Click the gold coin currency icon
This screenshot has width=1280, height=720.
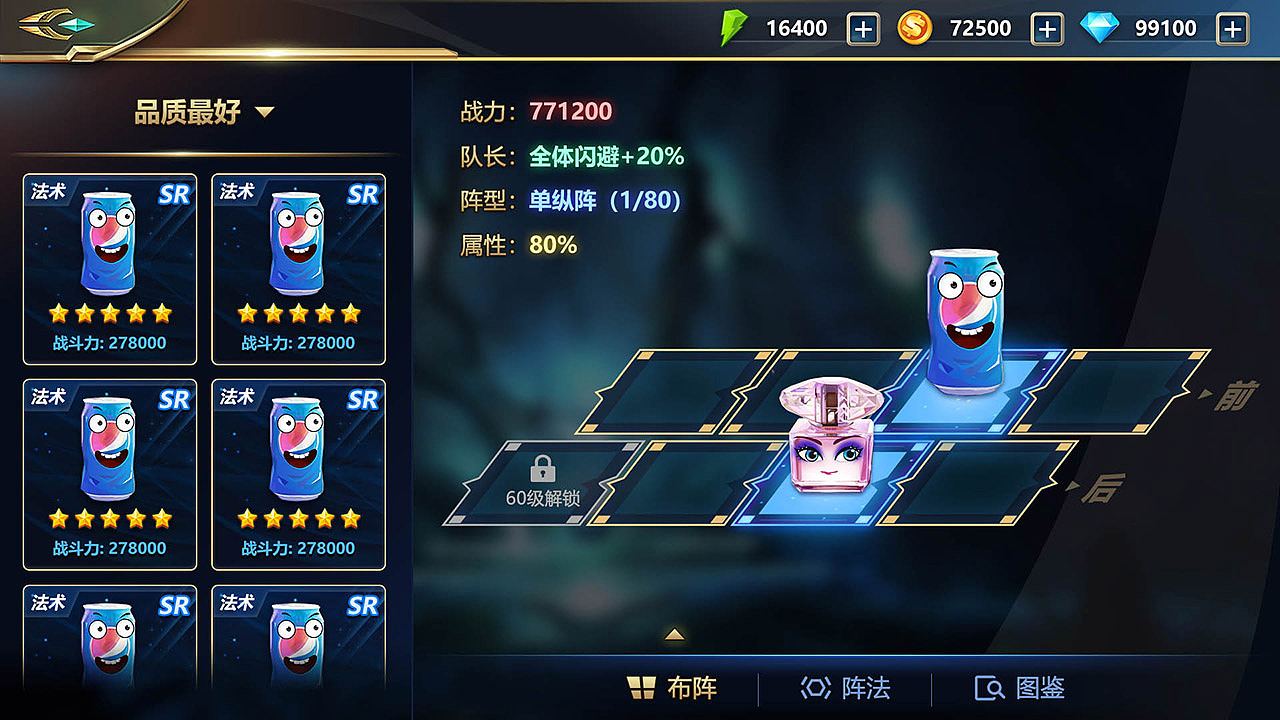tap(916, 27)
